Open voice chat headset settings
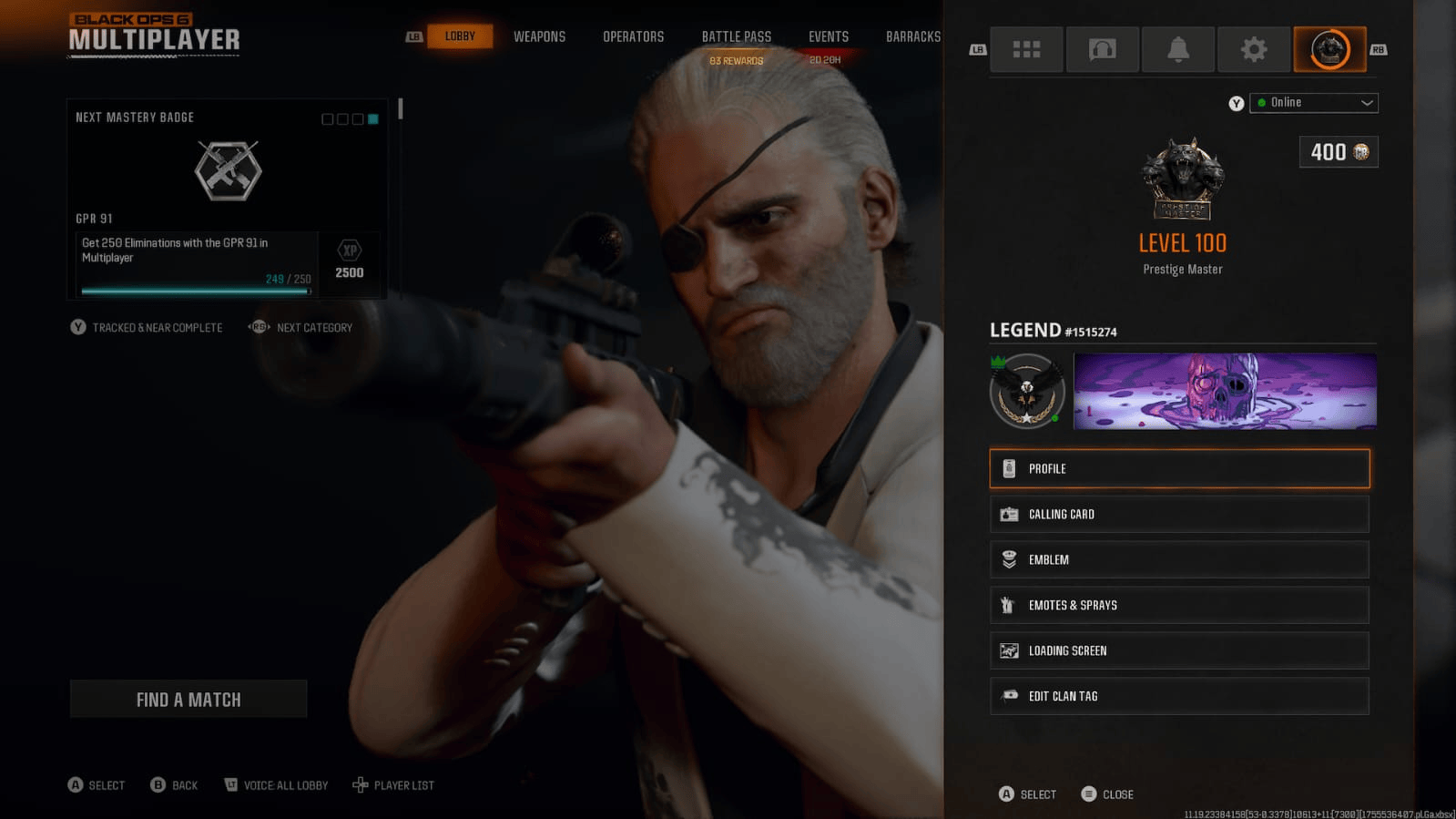The image size is (1456, 819). pos(1102,49)
